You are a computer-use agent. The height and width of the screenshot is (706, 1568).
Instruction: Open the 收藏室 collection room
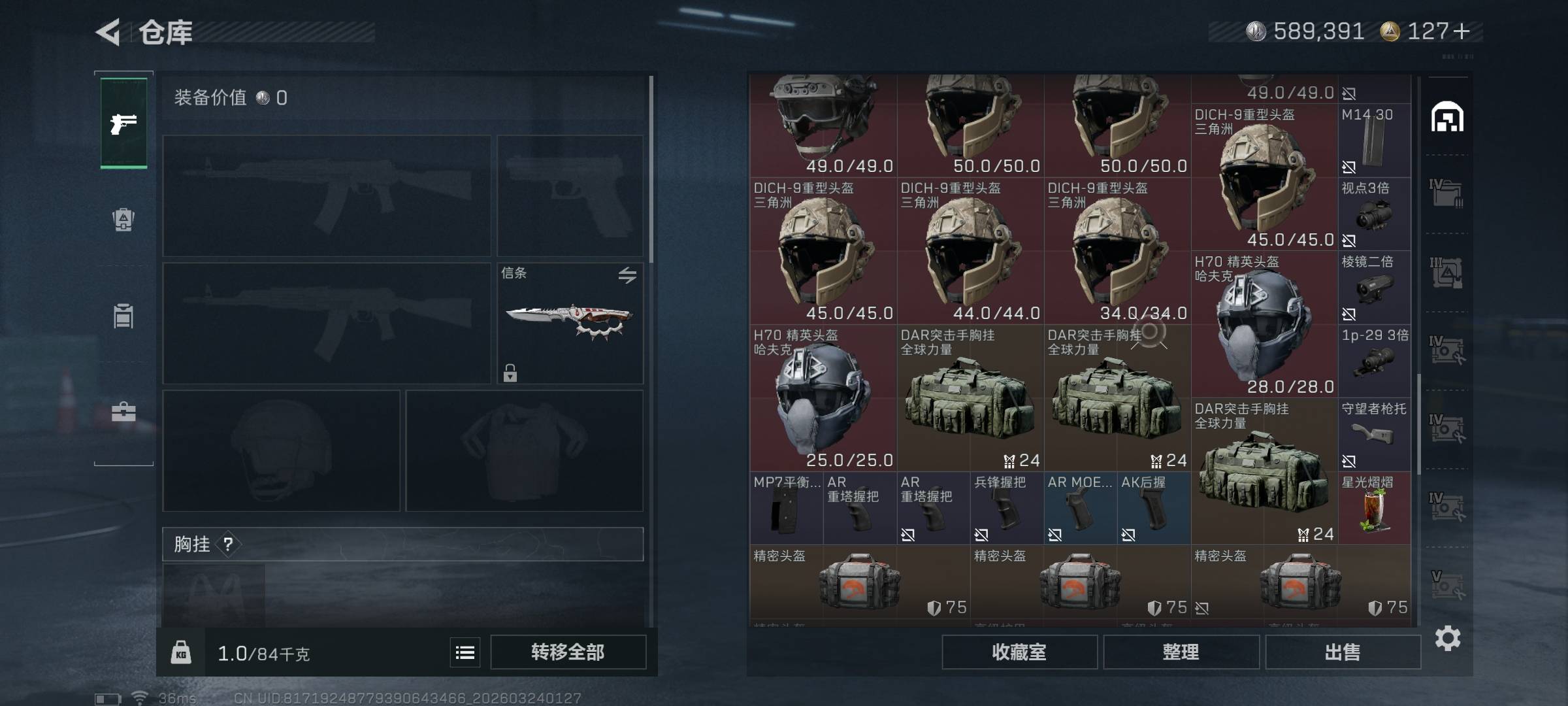[x=1019, y=652]
